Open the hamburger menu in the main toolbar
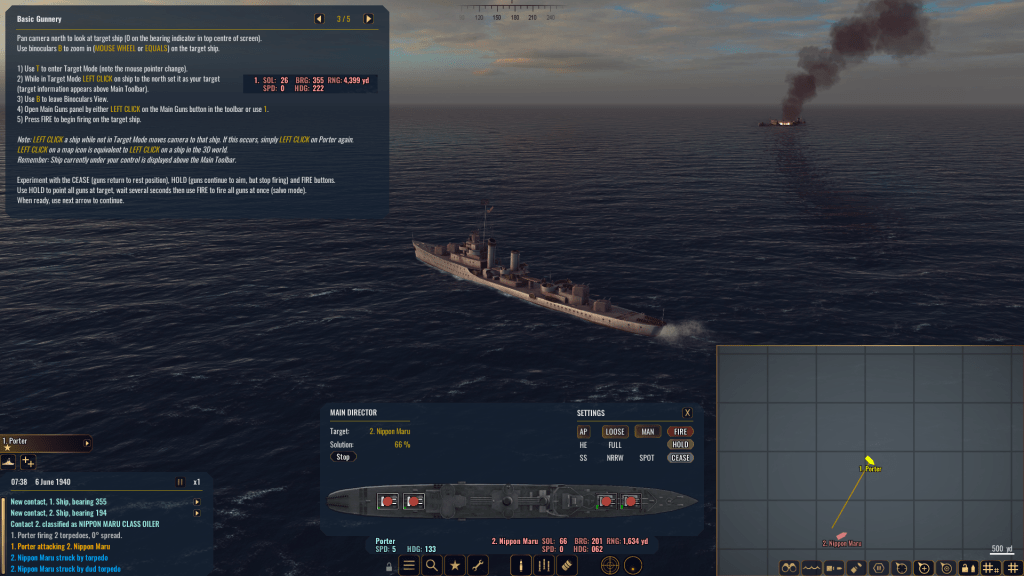This screenshot has height=576, width=1024. [x=408, y=565]
